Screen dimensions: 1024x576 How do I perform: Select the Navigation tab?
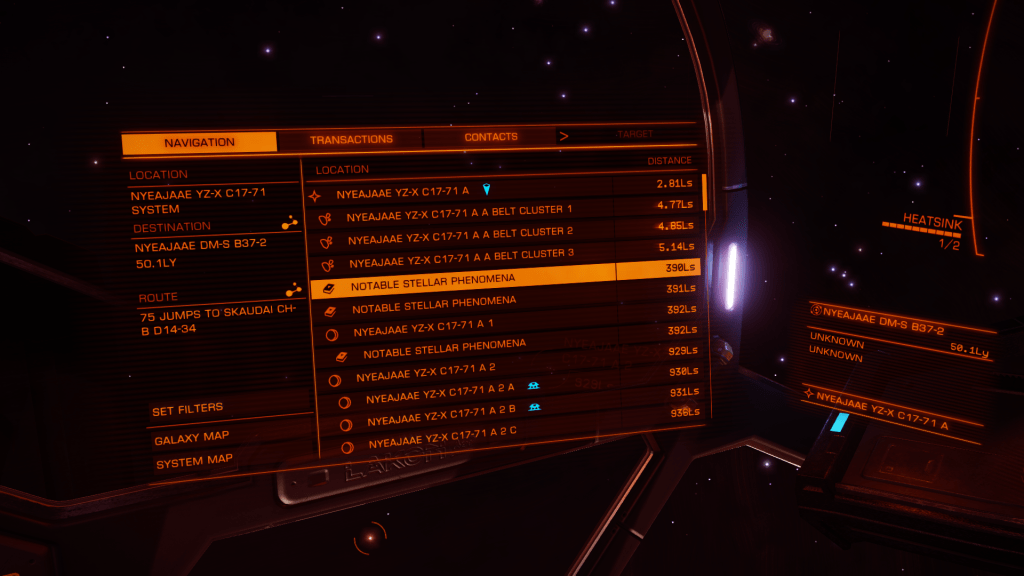[199, 143]
